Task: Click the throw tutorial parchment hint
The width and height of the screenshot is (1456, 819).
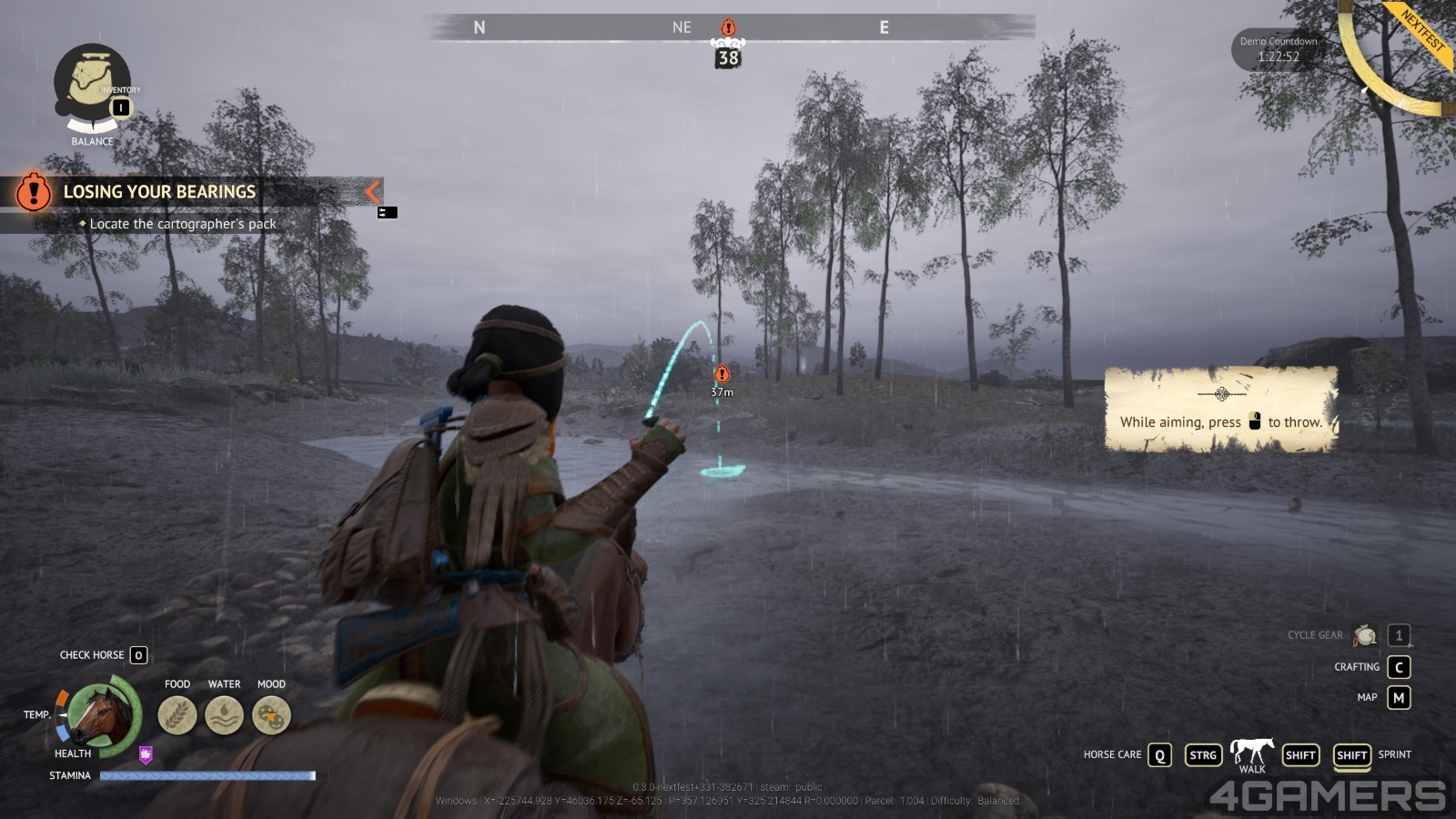Action: pos(1221,409)
